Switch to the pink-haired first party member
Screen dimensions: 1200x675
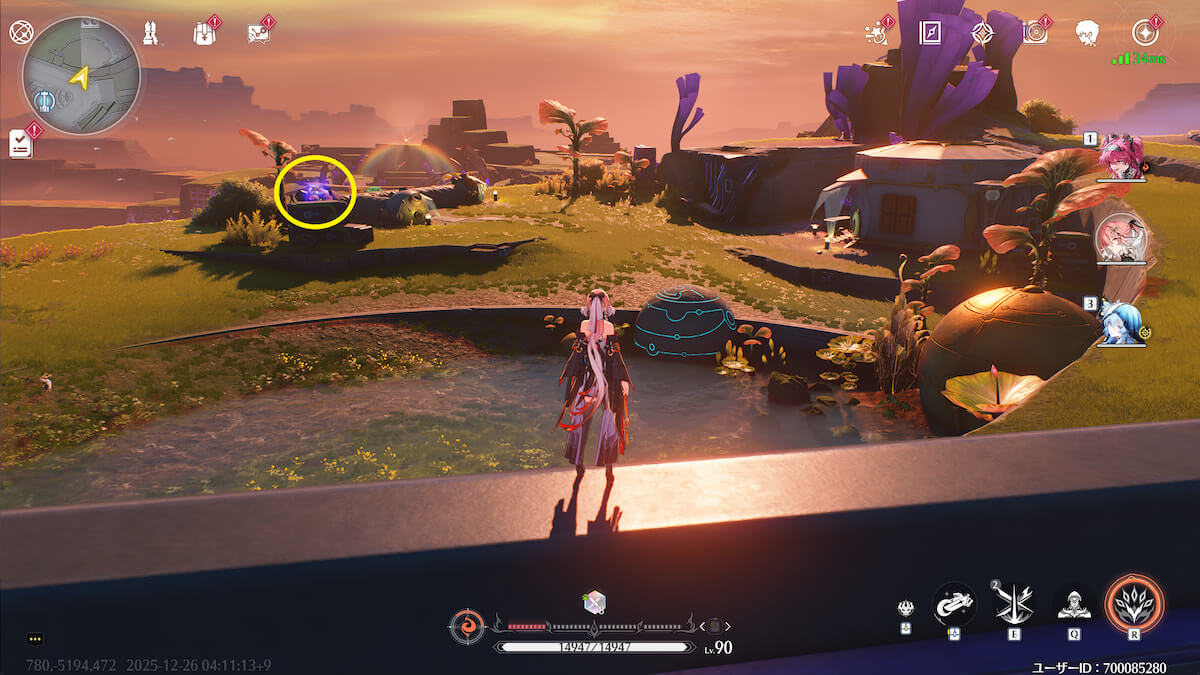point(1120,157)
